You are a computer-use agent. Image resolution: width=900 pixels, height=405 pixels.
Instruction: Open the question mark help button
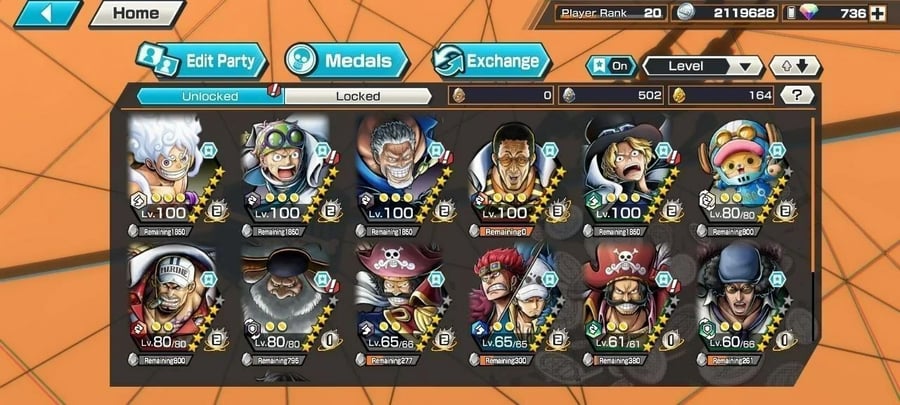(797, 95)
